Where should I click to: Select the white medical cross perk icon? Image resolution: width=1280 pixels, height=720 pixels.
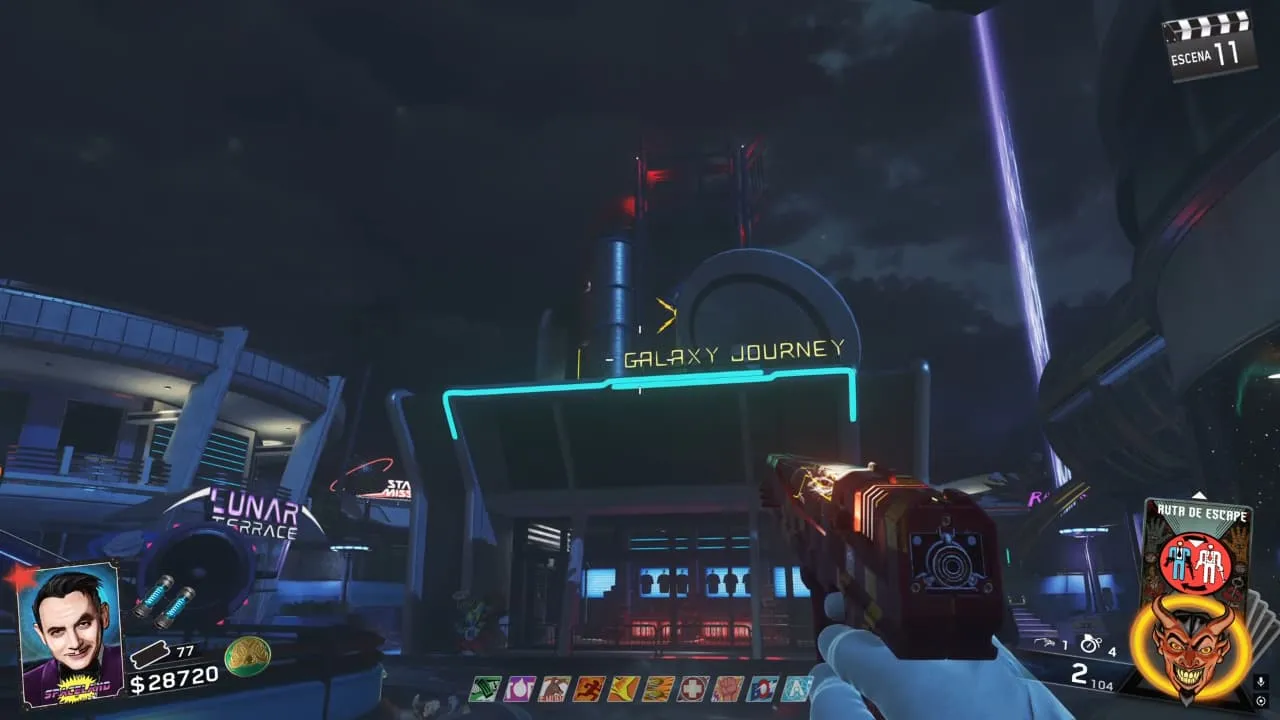(x=692, y=688)
